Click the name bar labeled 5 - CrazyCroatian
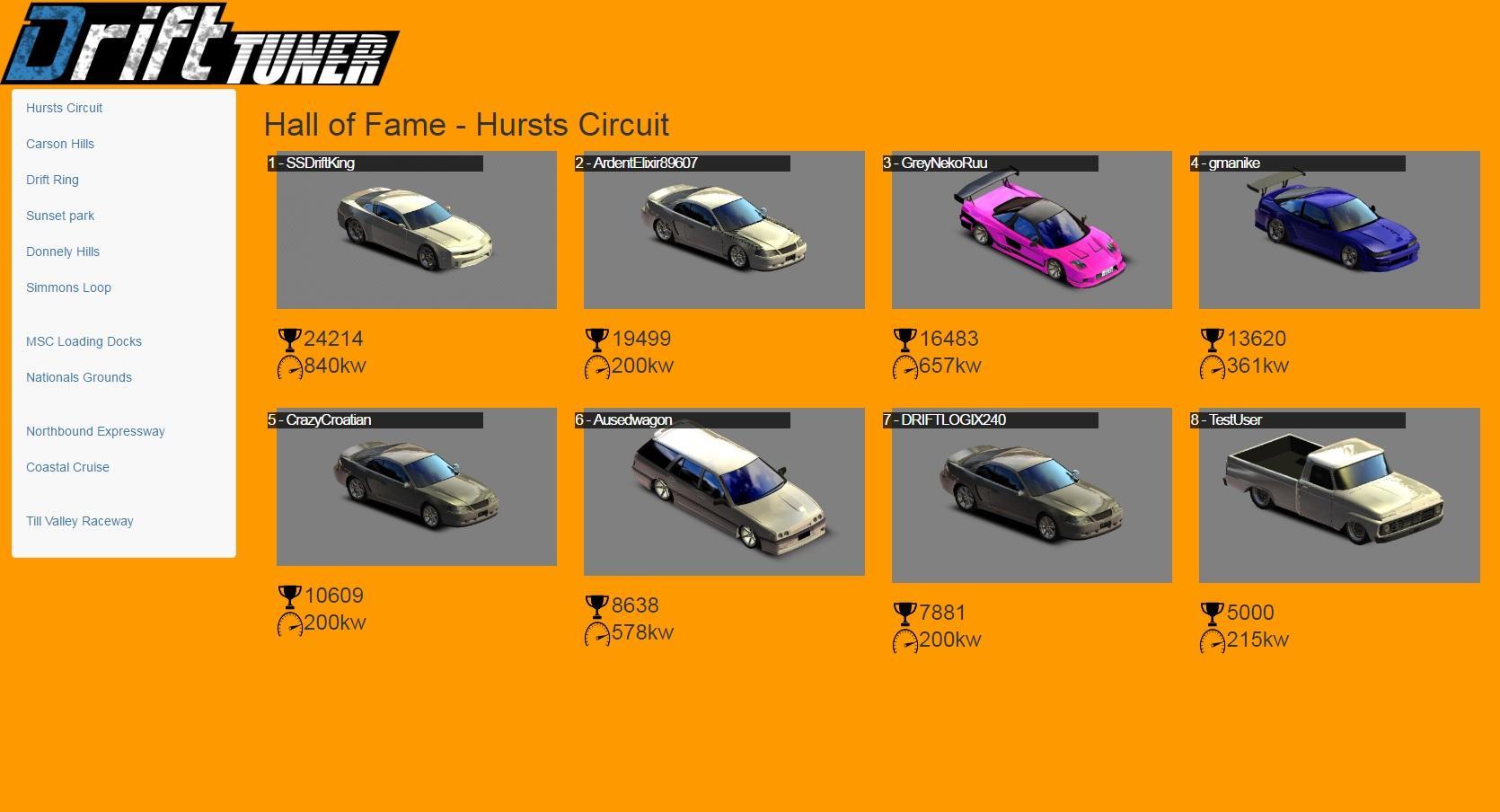The image size is (1500, 812). 375,419
